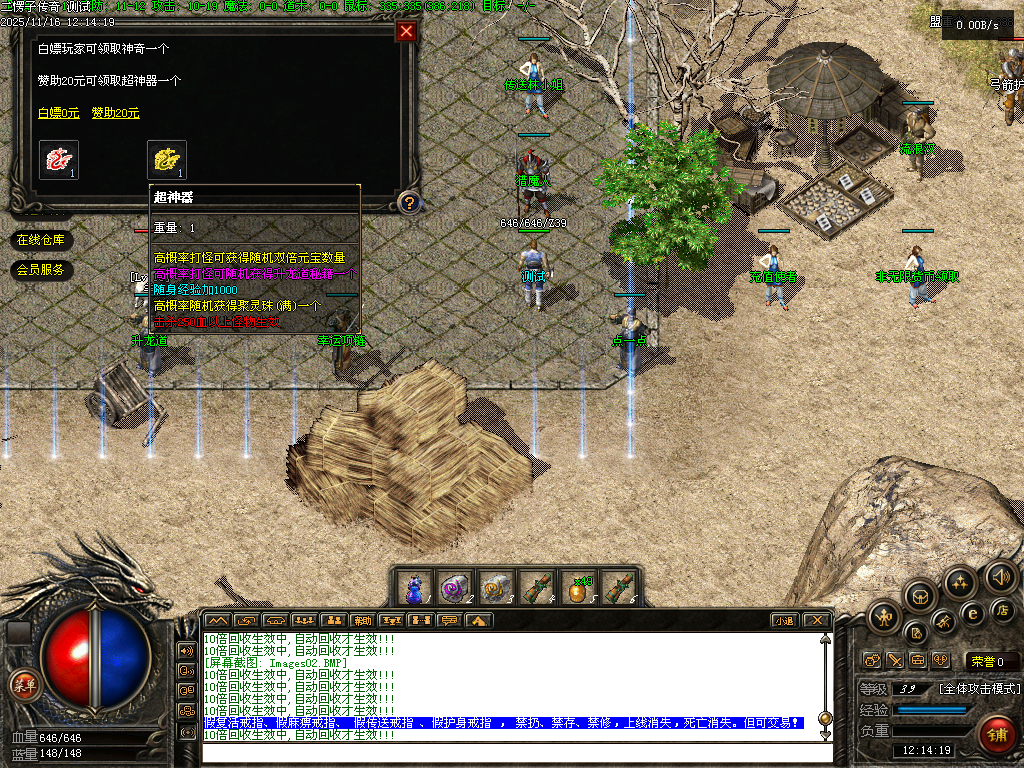Open the 会员服务 member services
Viewport: 1024px width, 768px height.
click(42, 269)
